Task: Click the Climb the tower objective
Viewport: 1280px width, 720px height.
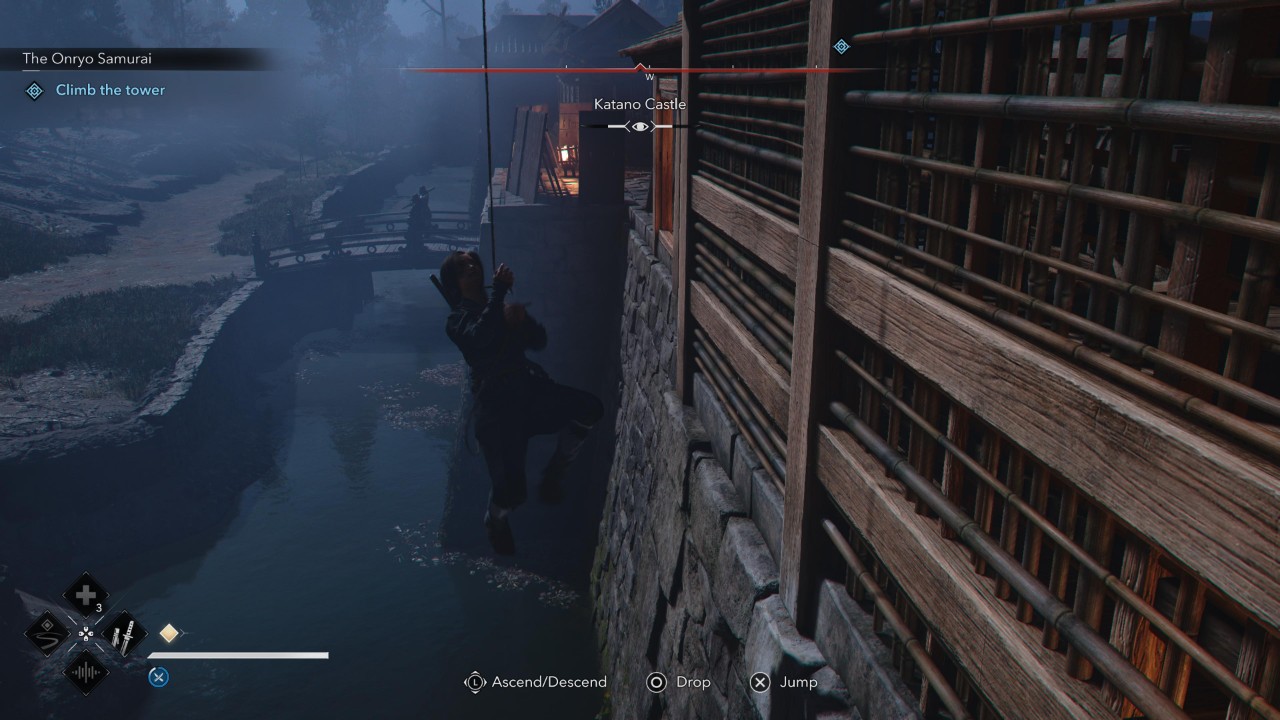Action: (110, 90)
